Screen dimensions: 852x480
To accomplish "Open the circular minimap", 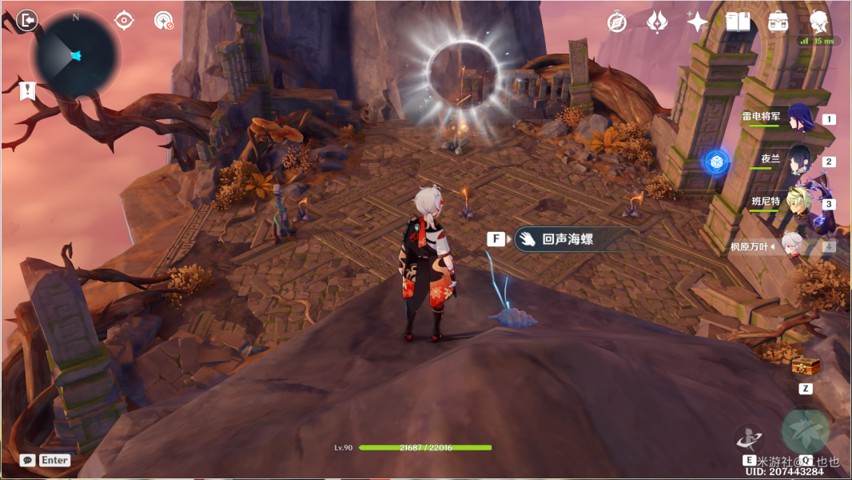I will click(x=75, y=54).
